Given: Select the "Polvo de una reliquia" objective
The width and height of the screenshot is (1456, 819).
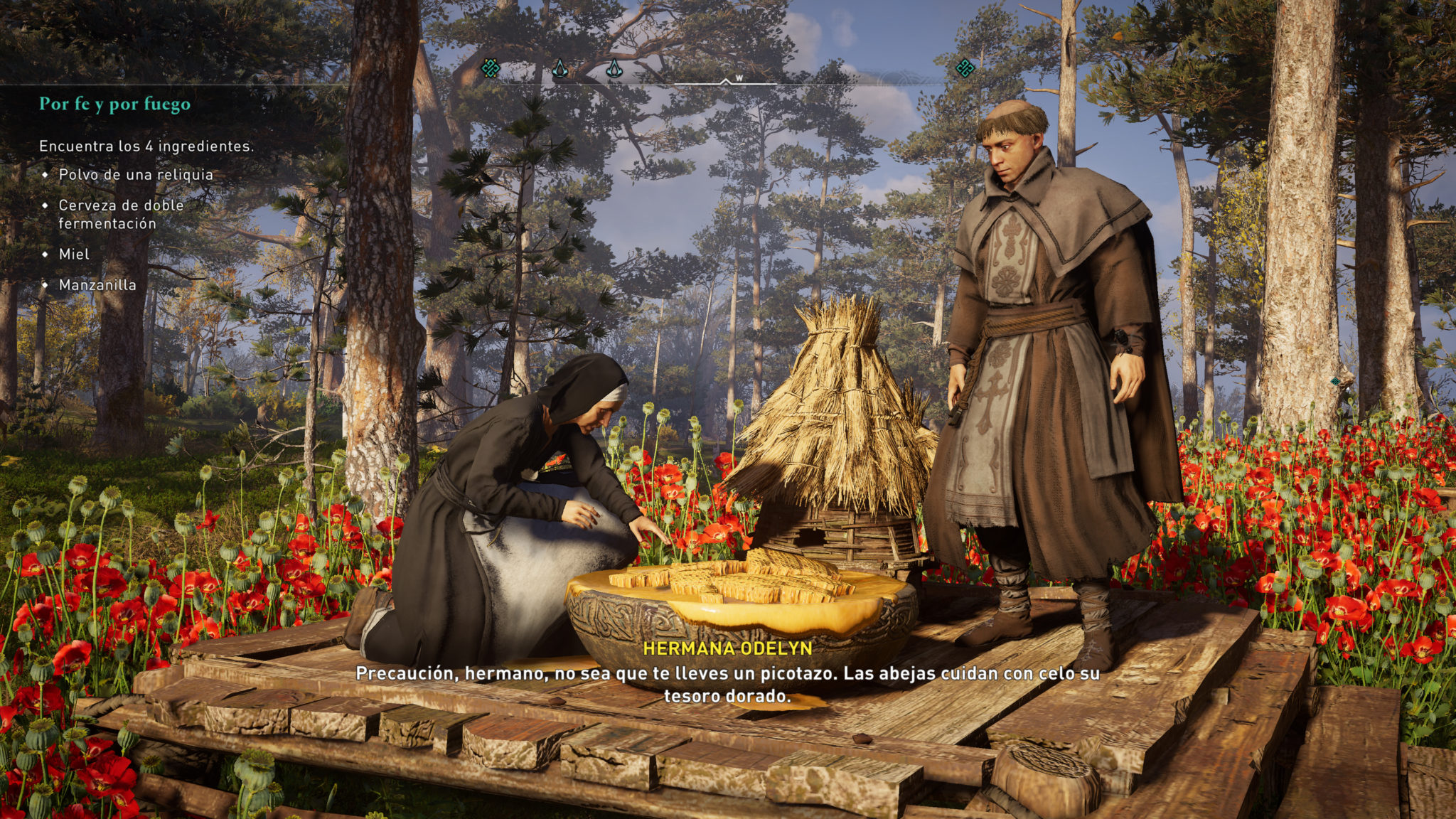Looking at the screenshot, I should (x=136, y=175).
